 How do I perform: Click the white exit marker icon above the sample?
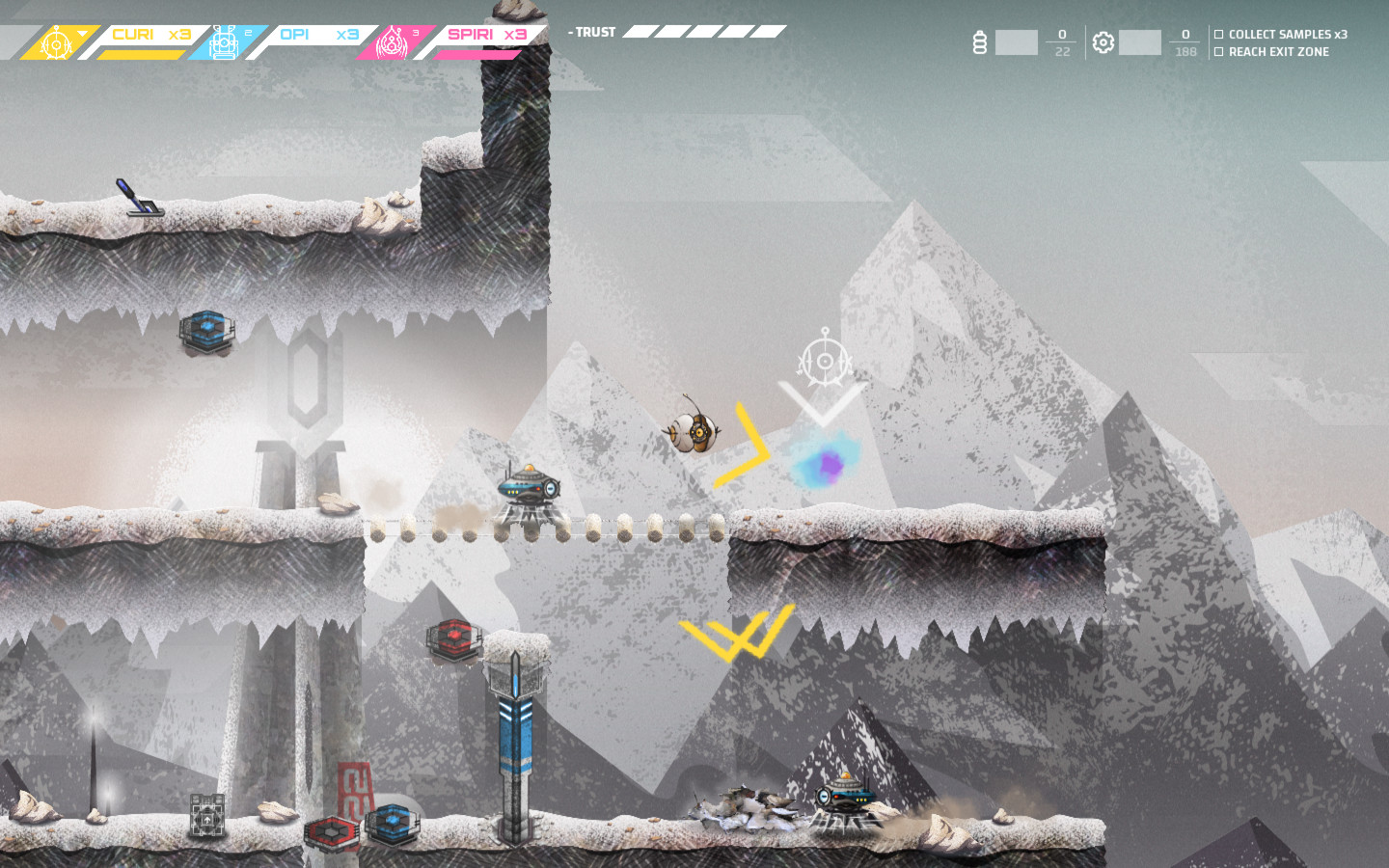(x=824, y=362)
